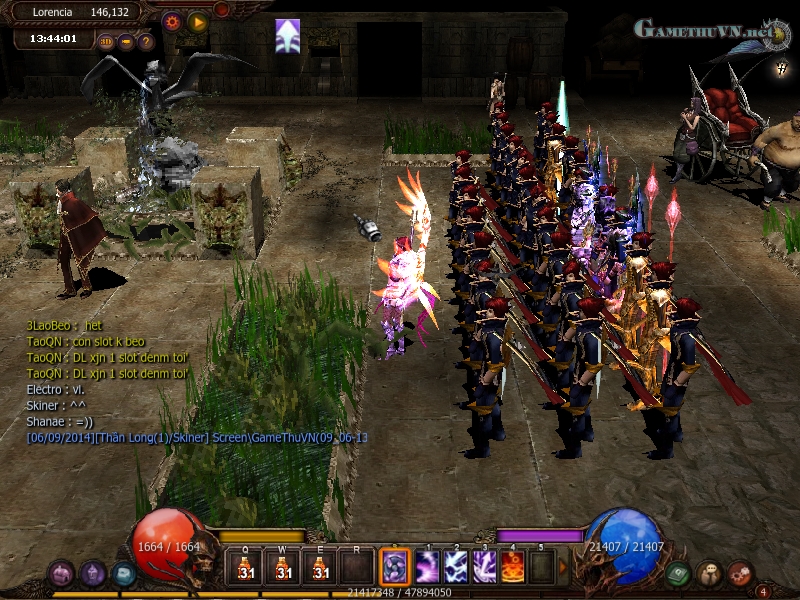
Task: Open the question mark help button
Action: 146,42
